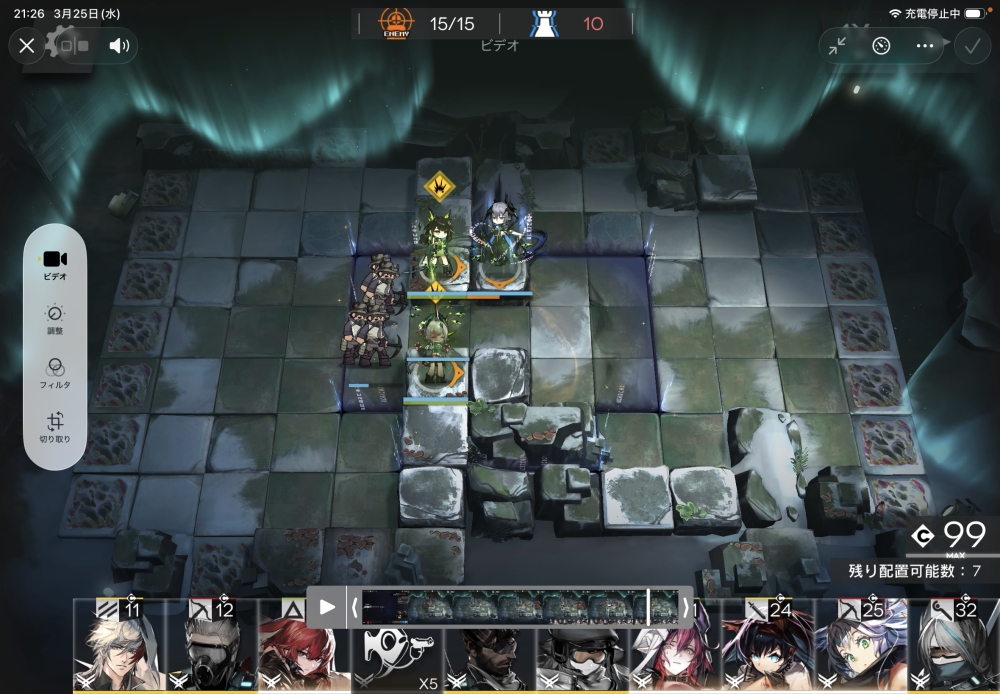Image resolution: width=1000 pixels, height=694 pixels.
Task: Select the red-haired operator card
Action: click(298, 655)
